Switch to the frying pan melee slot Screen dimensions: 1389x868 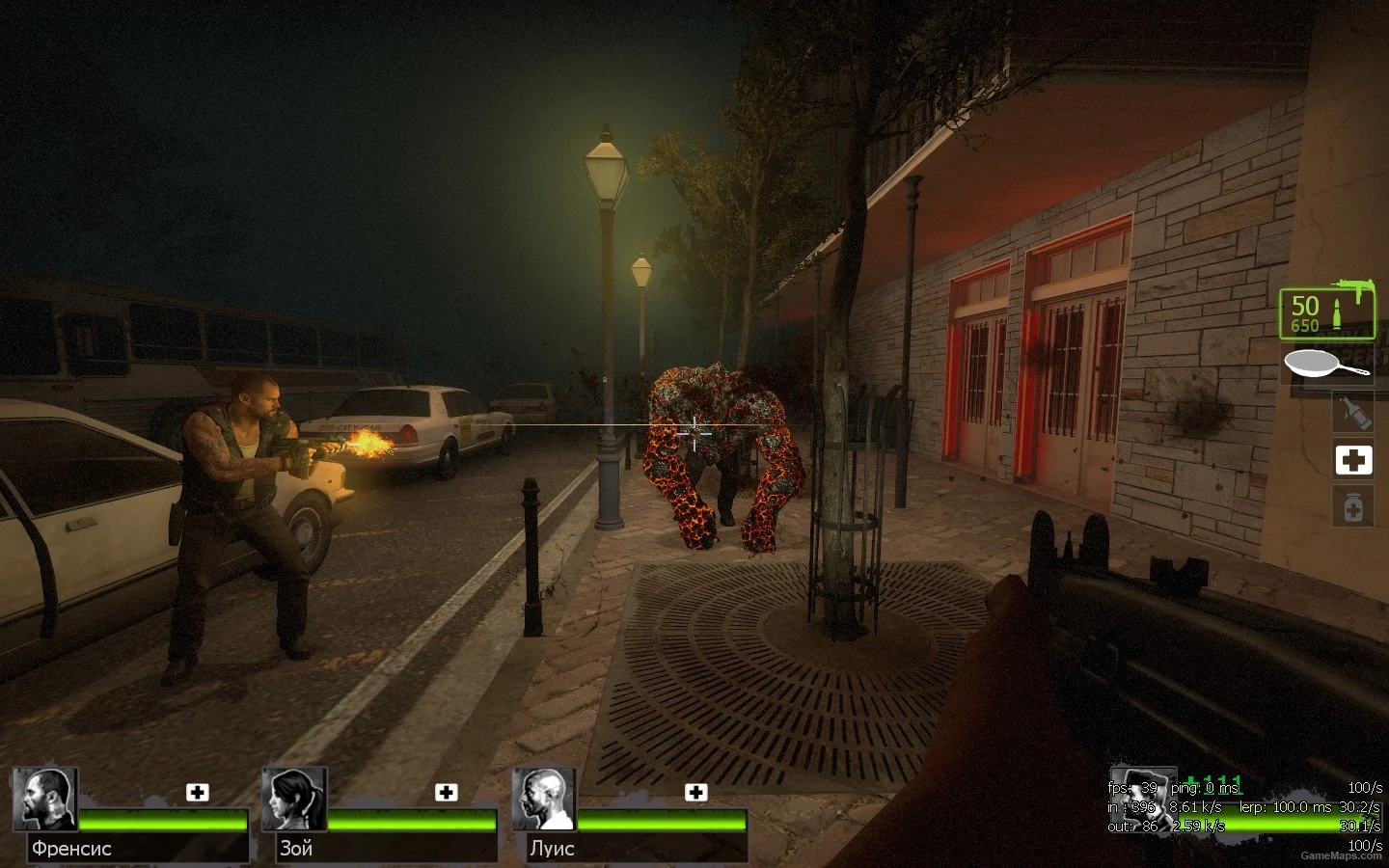[x=1327, y=365]
